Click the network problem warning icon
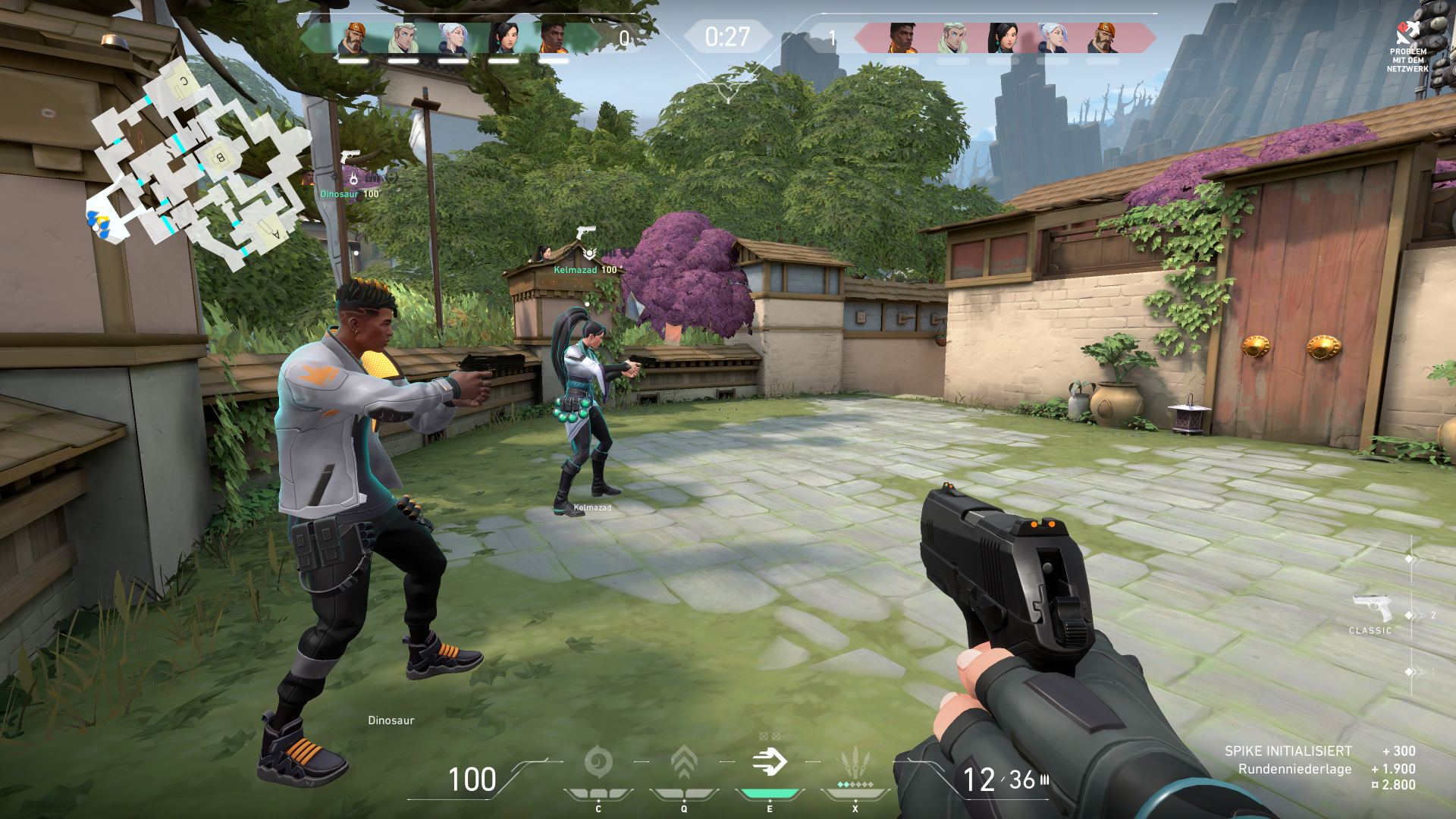Viewport: 1456px width, 819px height. 1407,34
